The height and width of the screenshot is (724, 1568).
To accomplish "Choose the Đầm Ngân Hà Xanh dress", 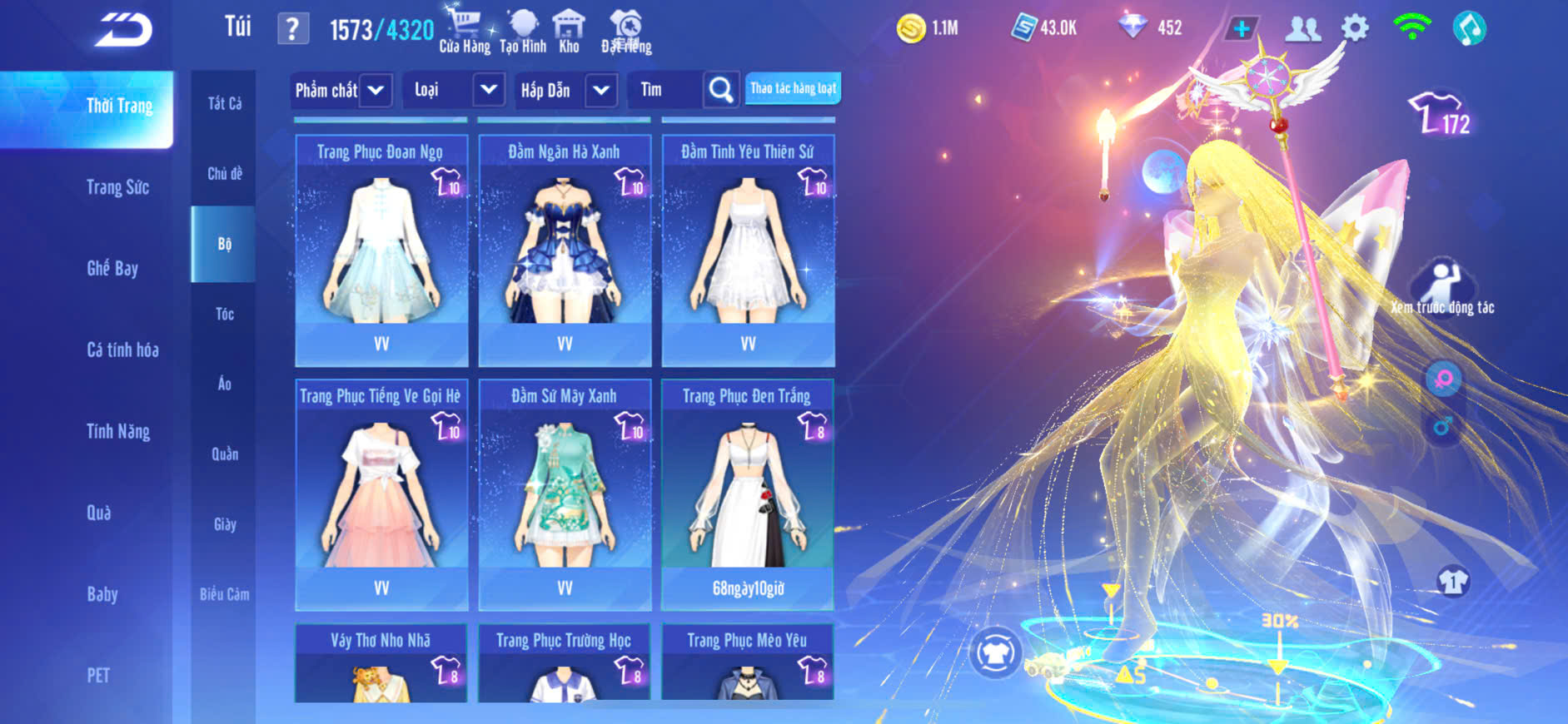I will click(565, 250).
